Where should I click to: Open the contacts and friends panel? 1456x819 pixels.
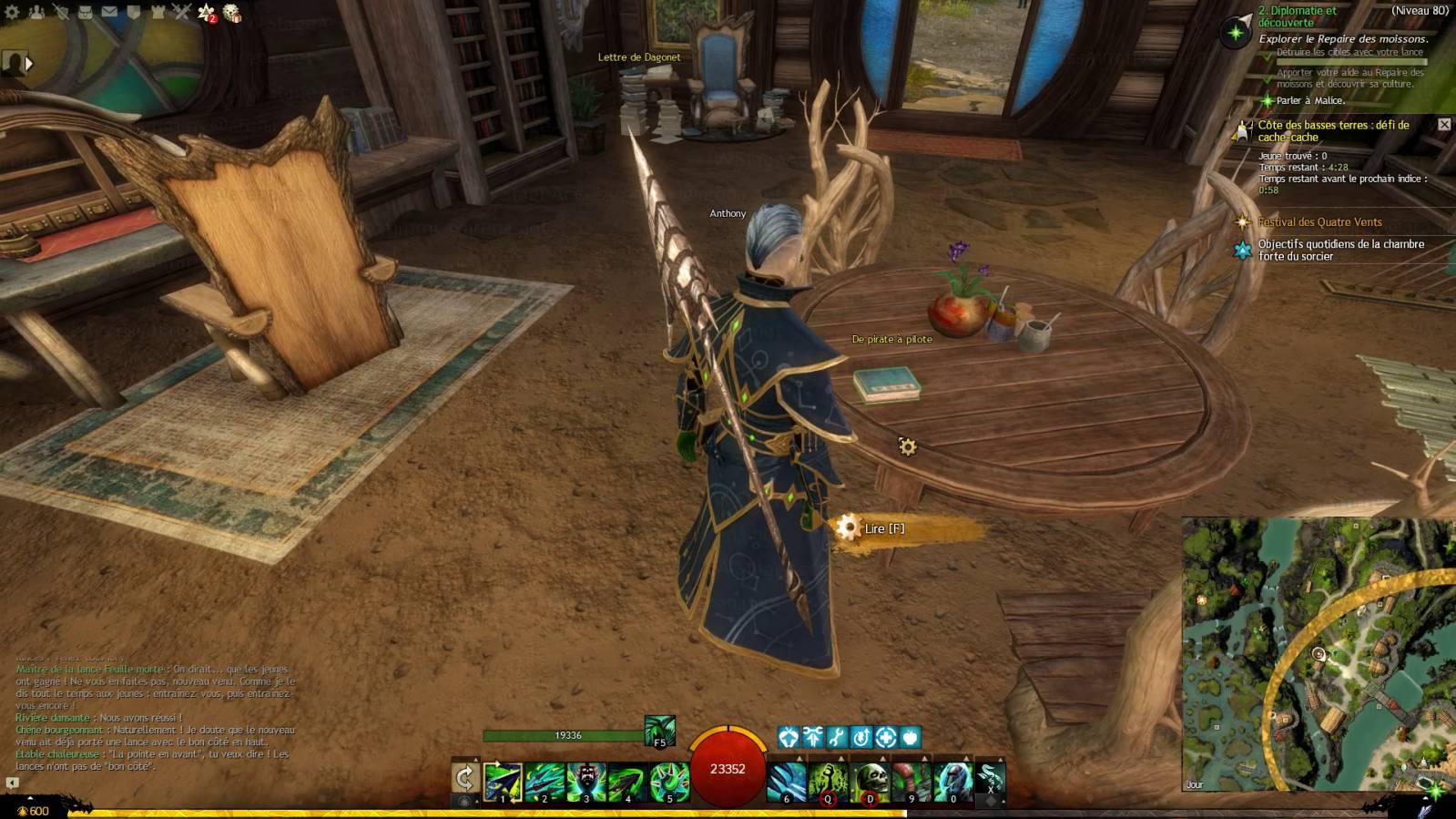[x=36, y=12]
